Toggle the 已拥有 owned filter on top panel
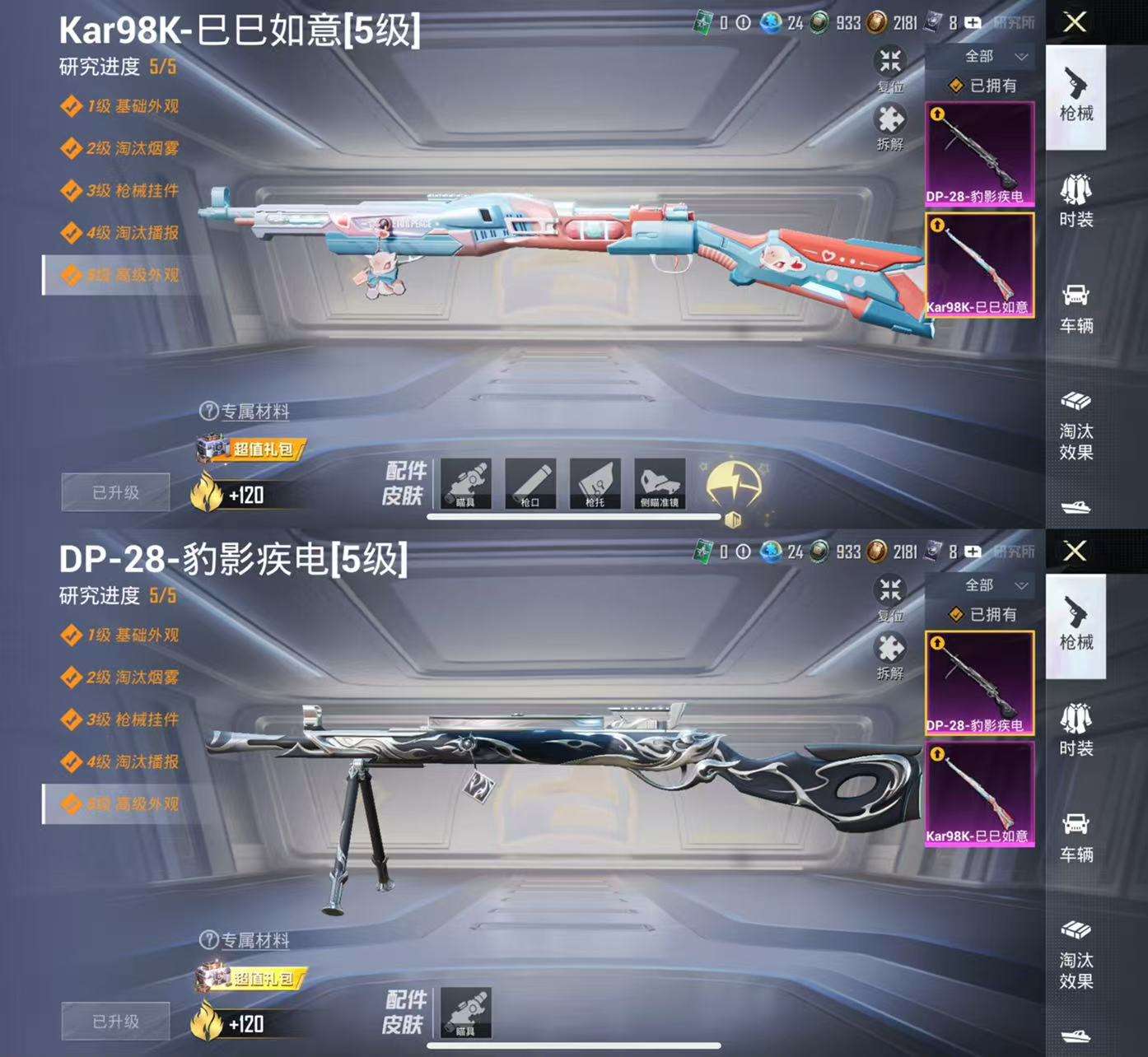 pos(983,85)
